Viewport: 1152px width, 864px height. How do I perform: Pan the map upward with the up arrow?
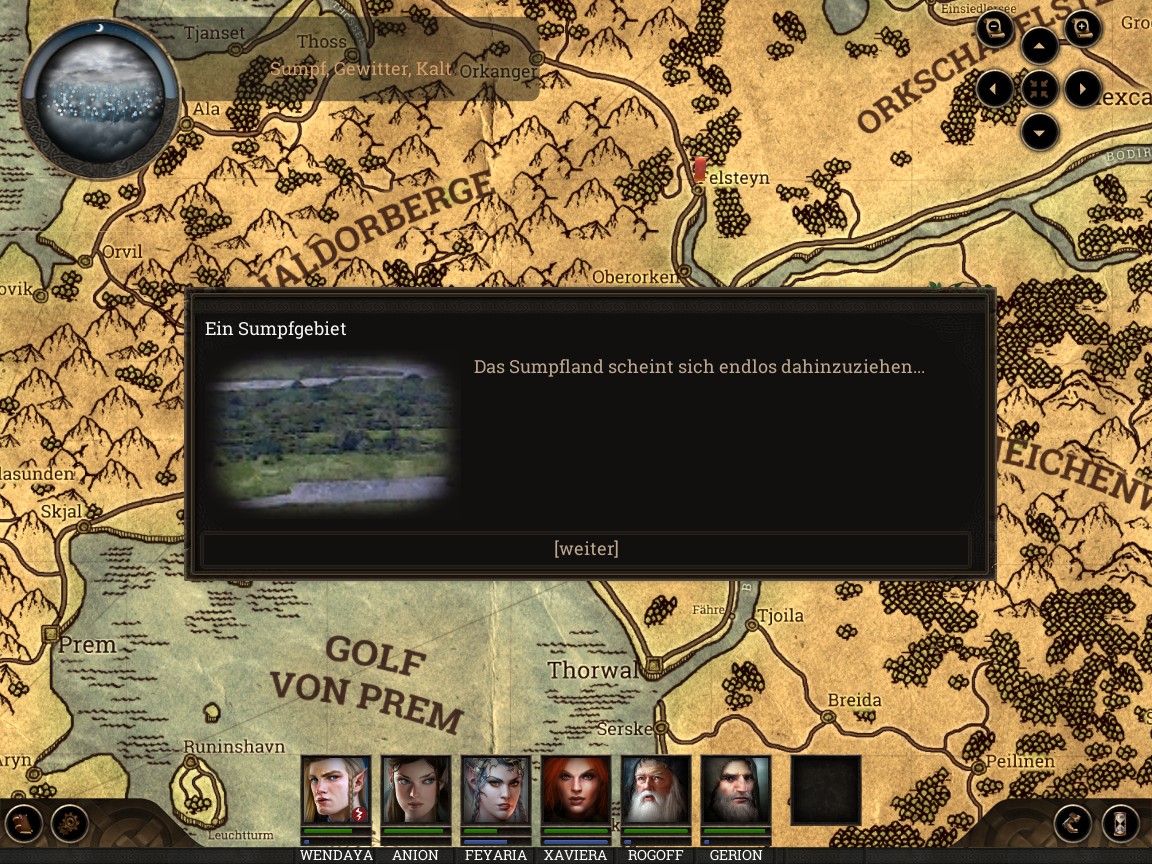1040,46
